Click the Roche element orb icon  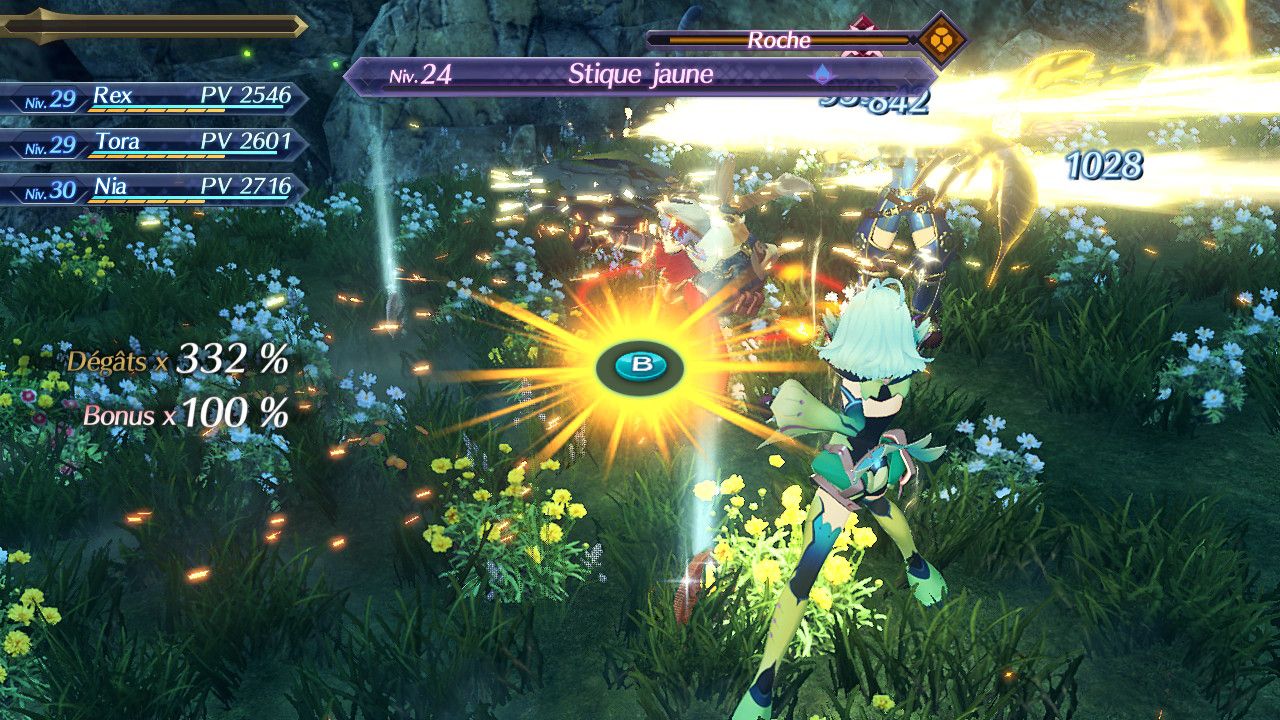coord(942,40)
